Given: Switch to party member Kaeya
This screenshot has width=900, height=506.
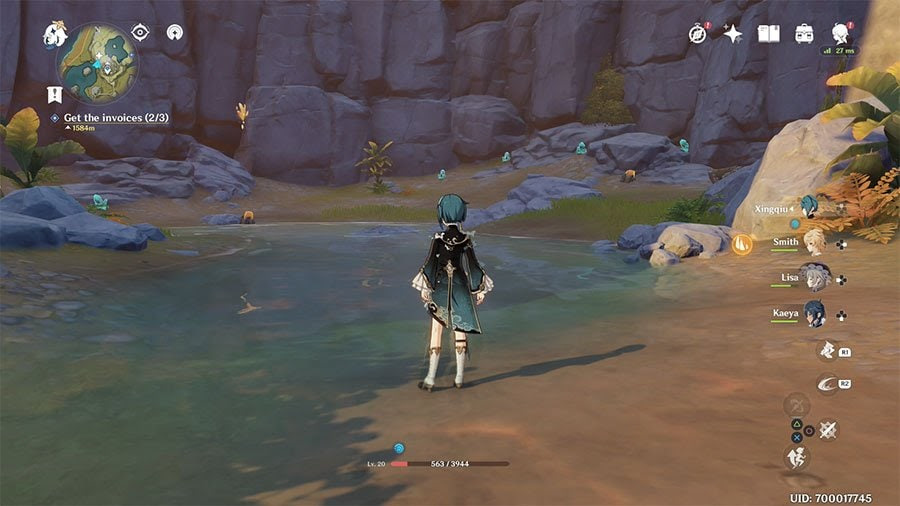Looking at the screenshot, I should pyautogui.click(x=814, y=313).
